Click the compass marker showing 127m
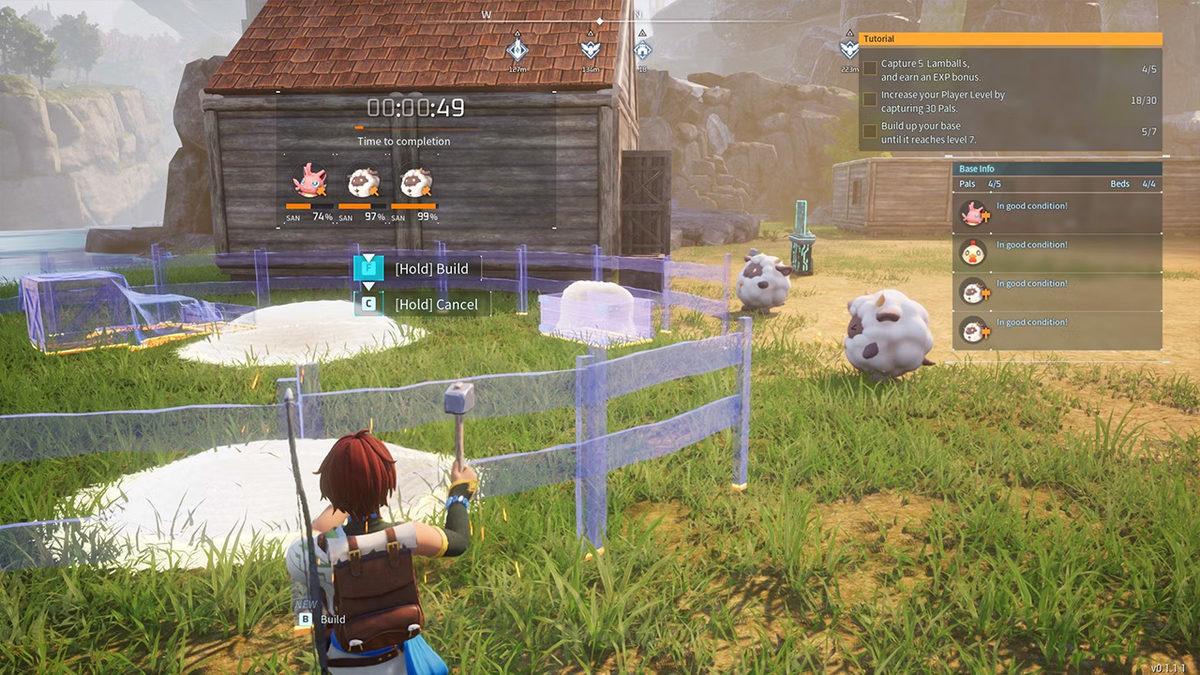Image resolution: width=1200 pixels, height=675 pixels. 517,49
